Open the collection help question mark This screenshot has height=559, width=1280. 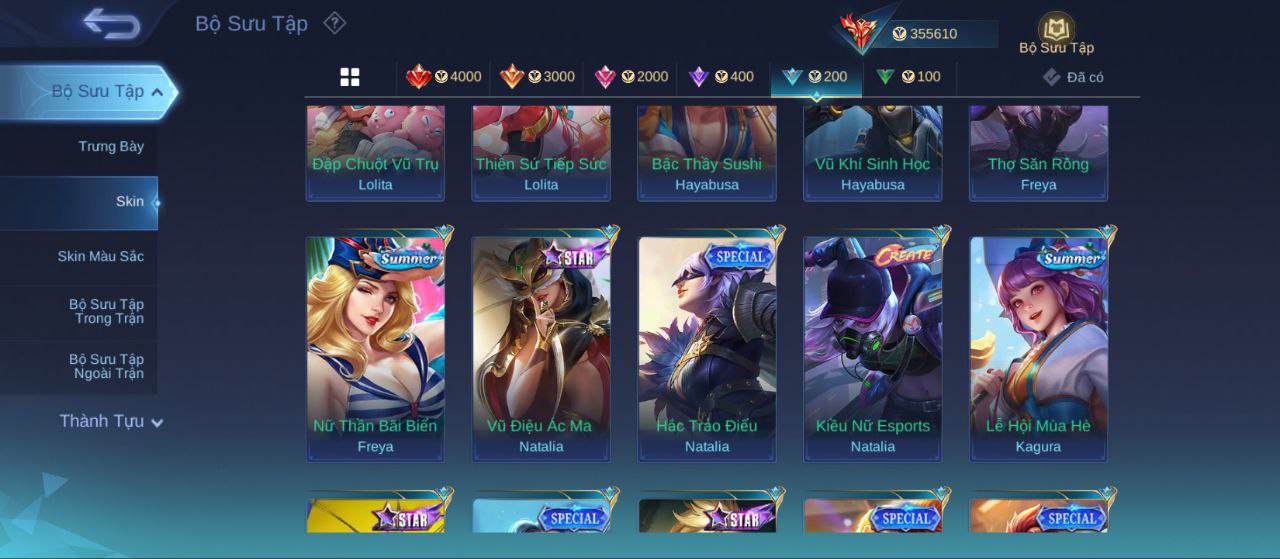point(335,23)
